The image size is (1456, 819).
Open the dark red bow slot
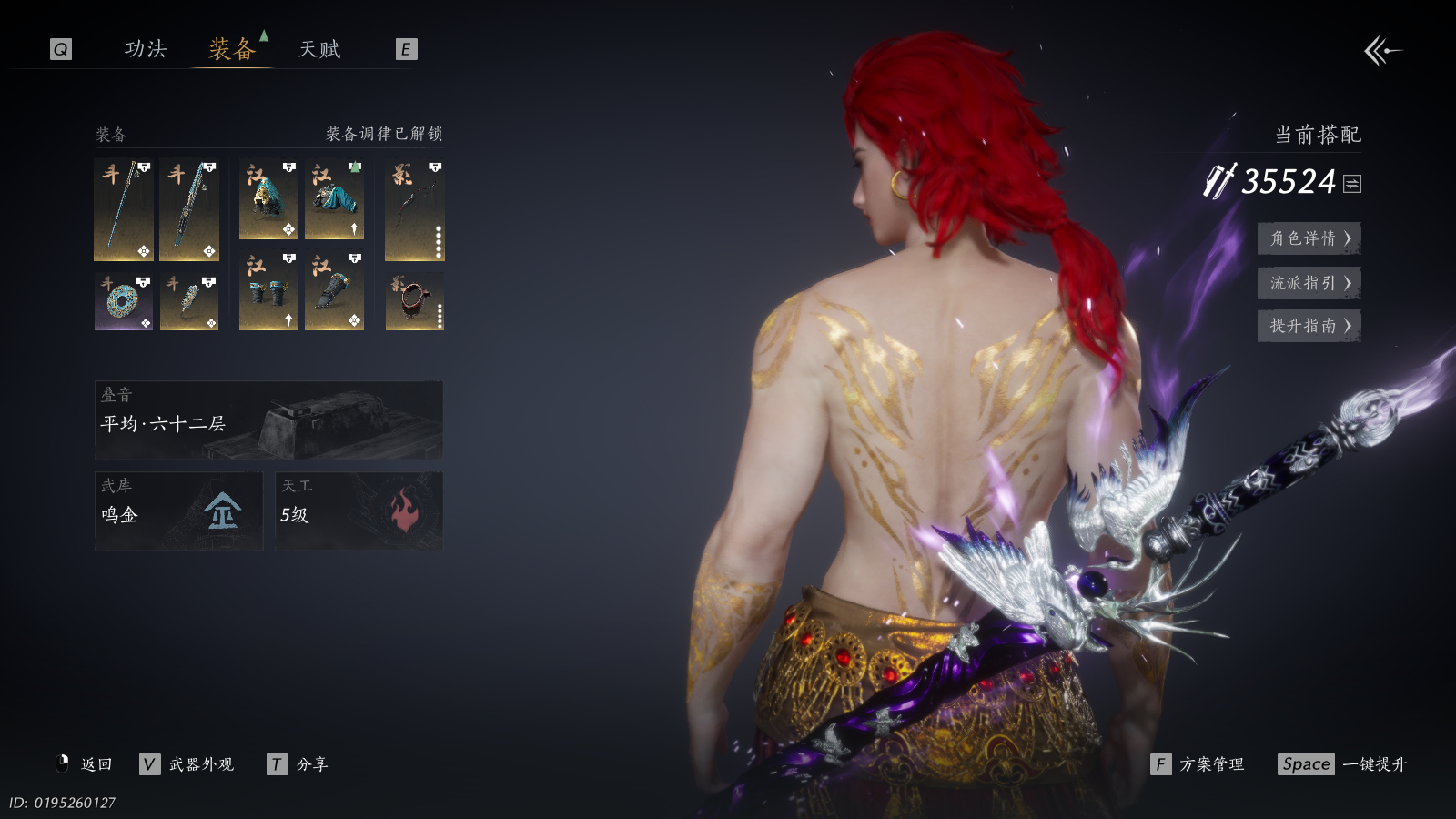pos(414,210)
